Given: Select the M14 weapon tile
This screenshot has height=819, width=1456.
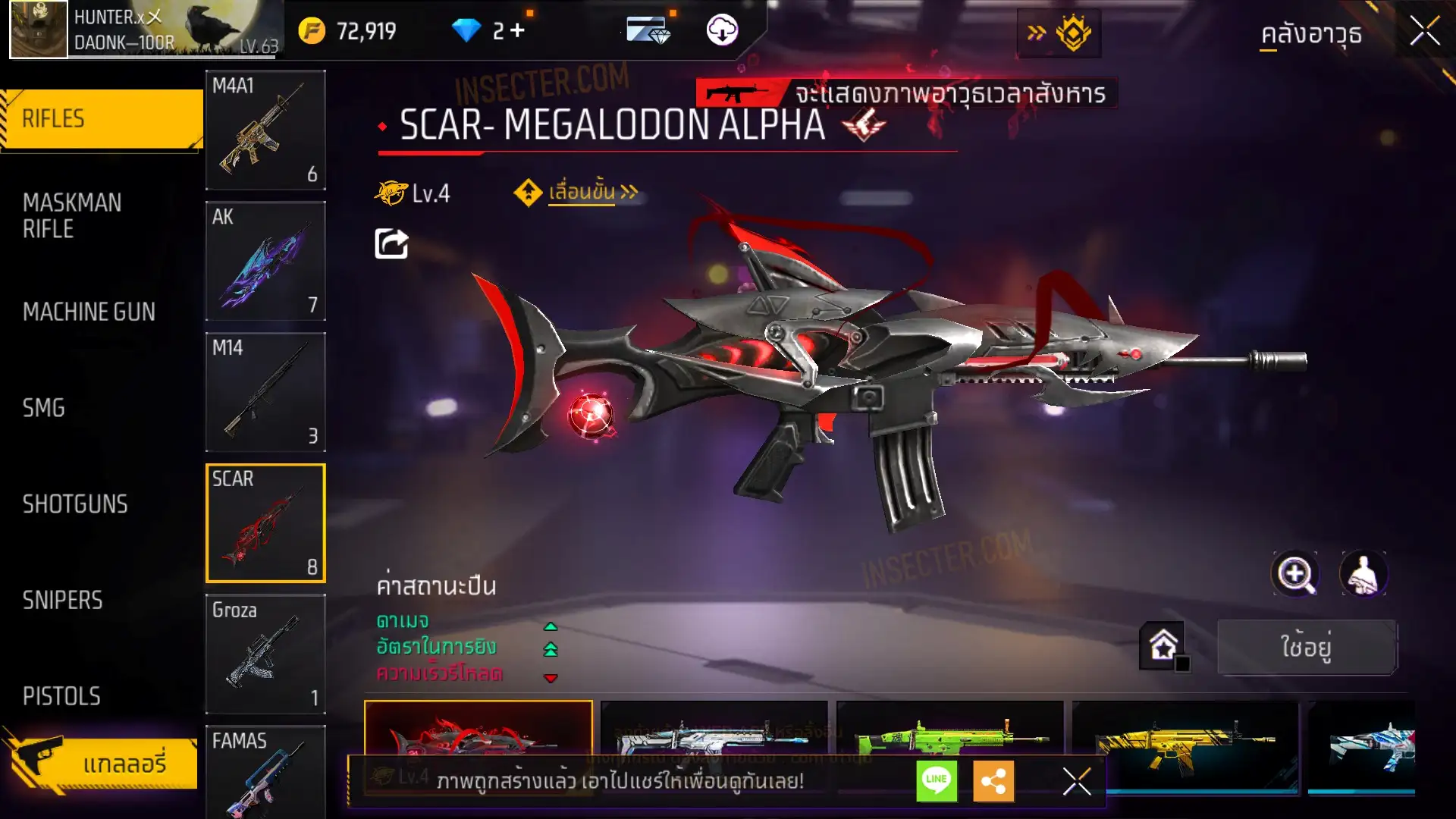Looking at the screenshot, I should point(265,392).
